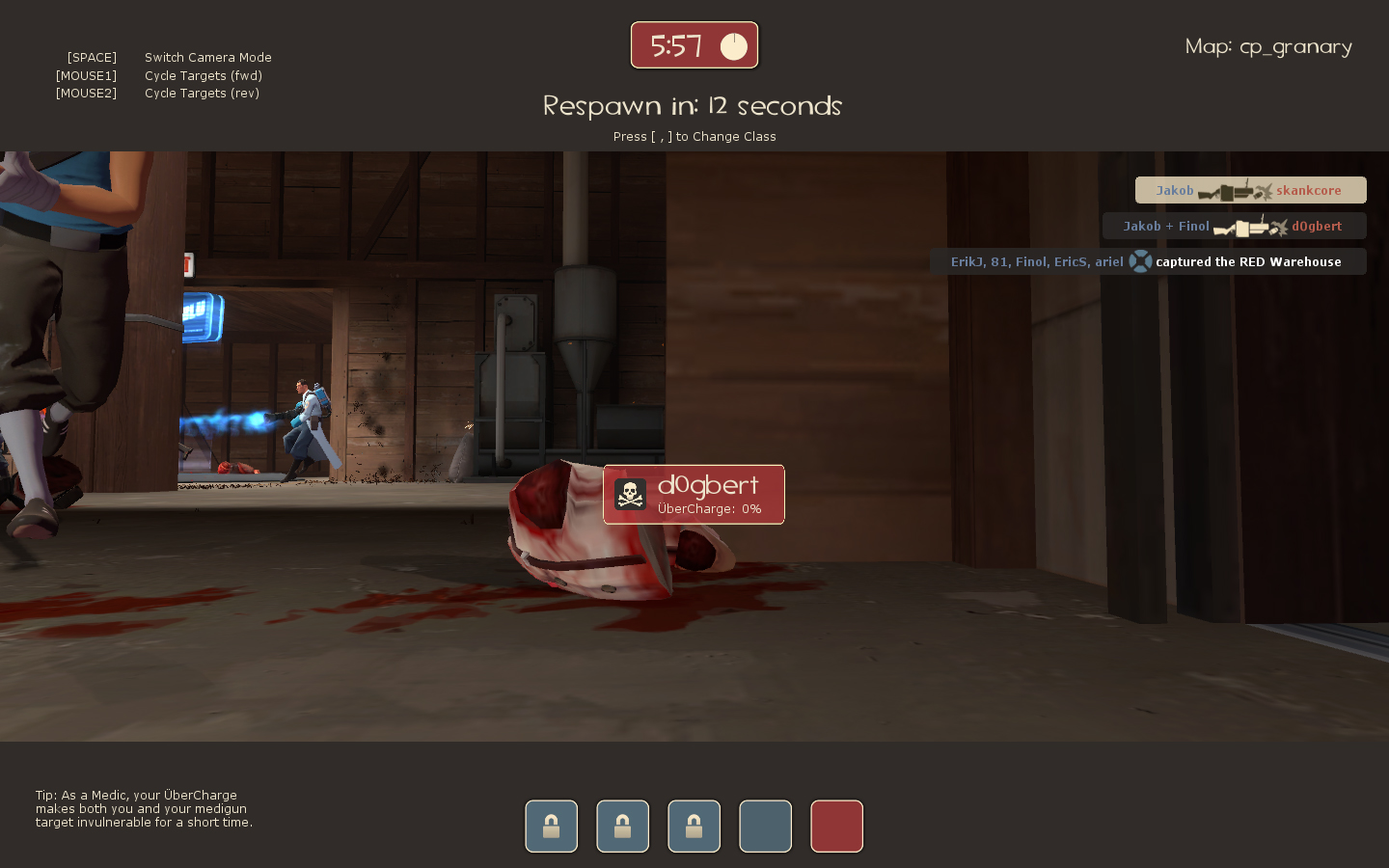Select the unlocked blue control point icon
1389x868 pixels.
[x=765, y=827]
